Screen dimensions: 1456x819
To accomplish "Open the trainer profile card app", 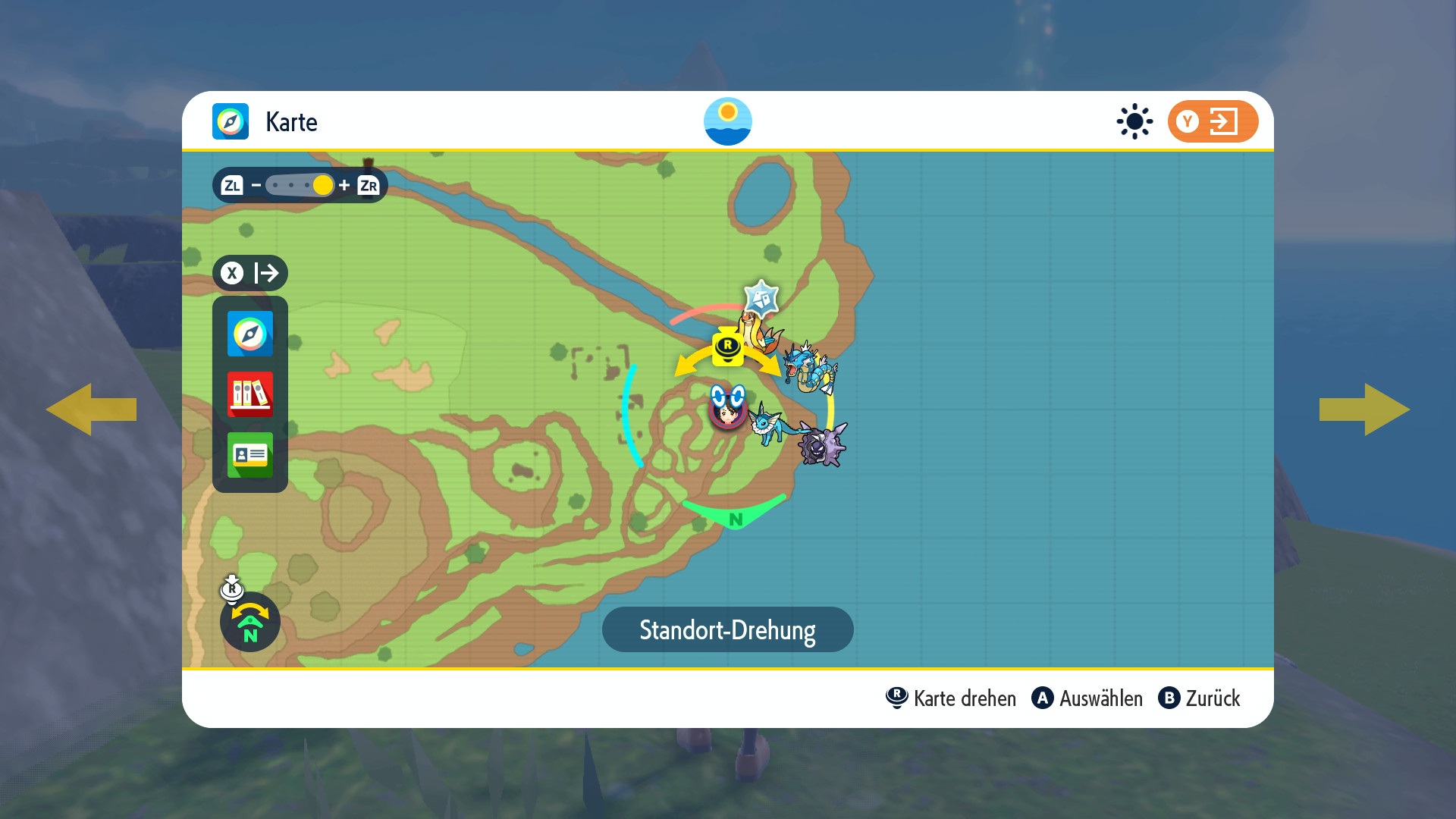I will tap(250, 455).
